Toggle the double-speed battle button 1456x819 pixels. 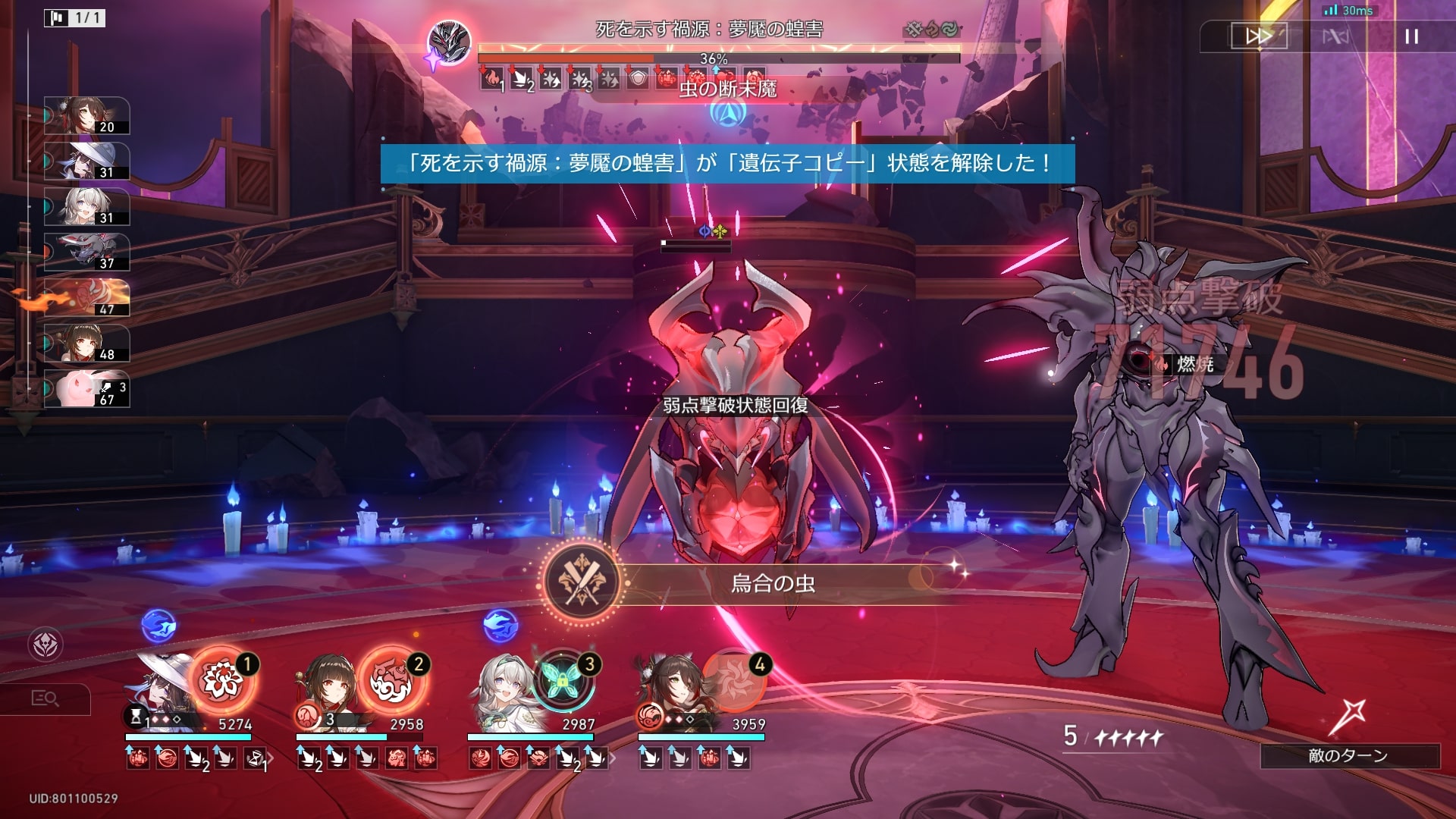pos(1258,36)
